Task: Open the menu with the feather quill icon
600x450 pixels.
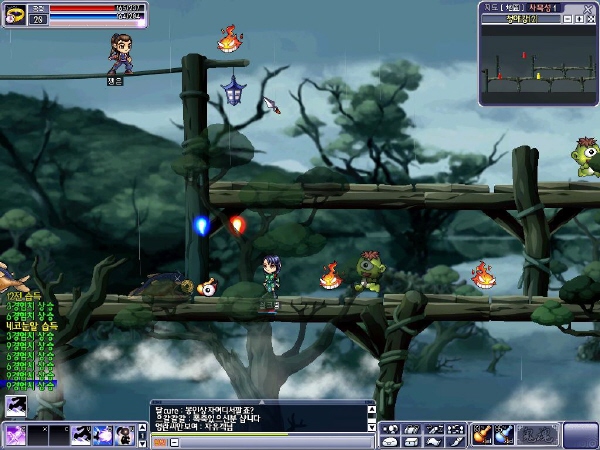Action: 455,441
